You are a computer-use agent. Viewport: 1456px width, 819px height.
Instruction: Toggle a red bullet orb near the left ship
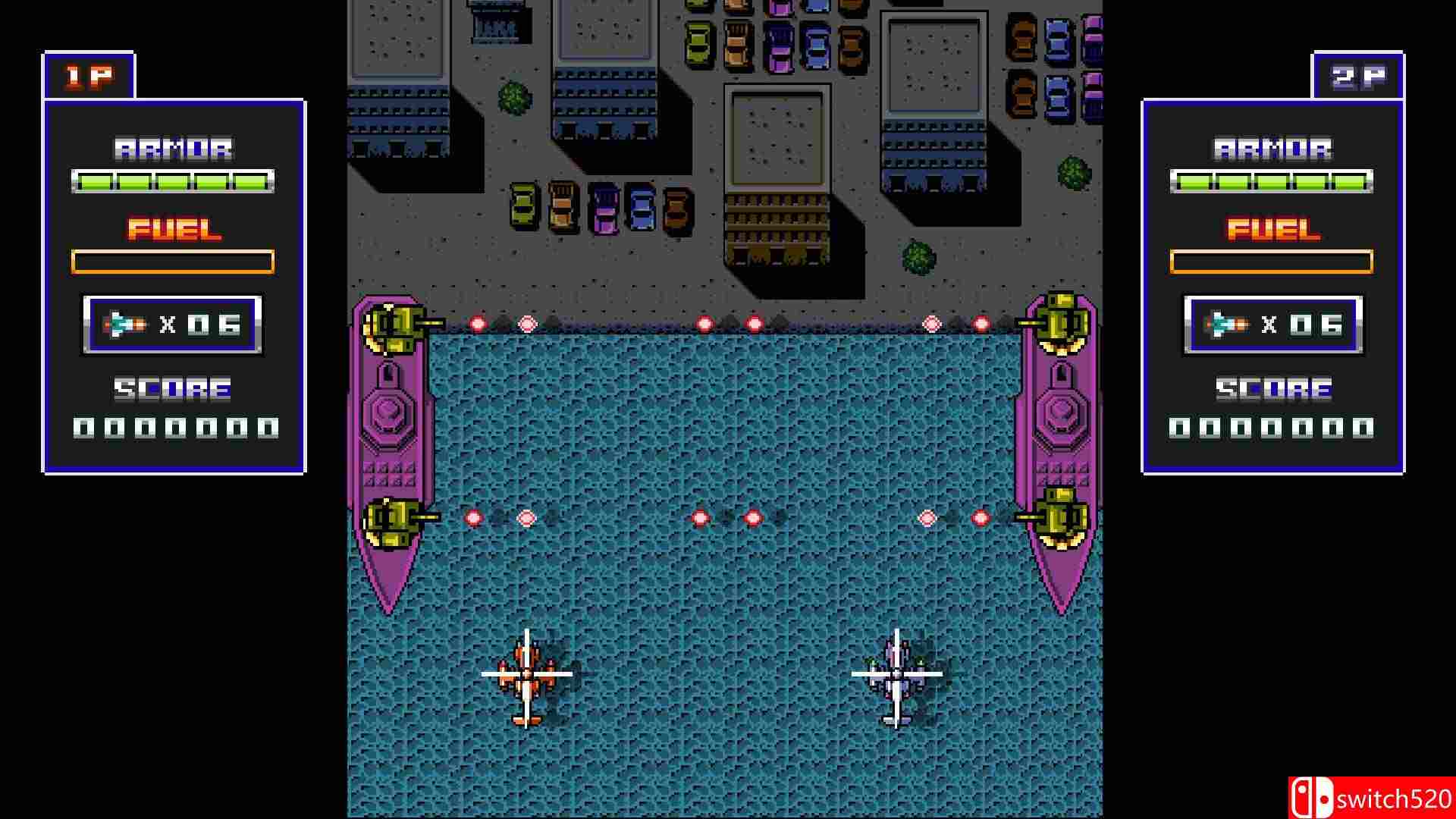point(476,322)
